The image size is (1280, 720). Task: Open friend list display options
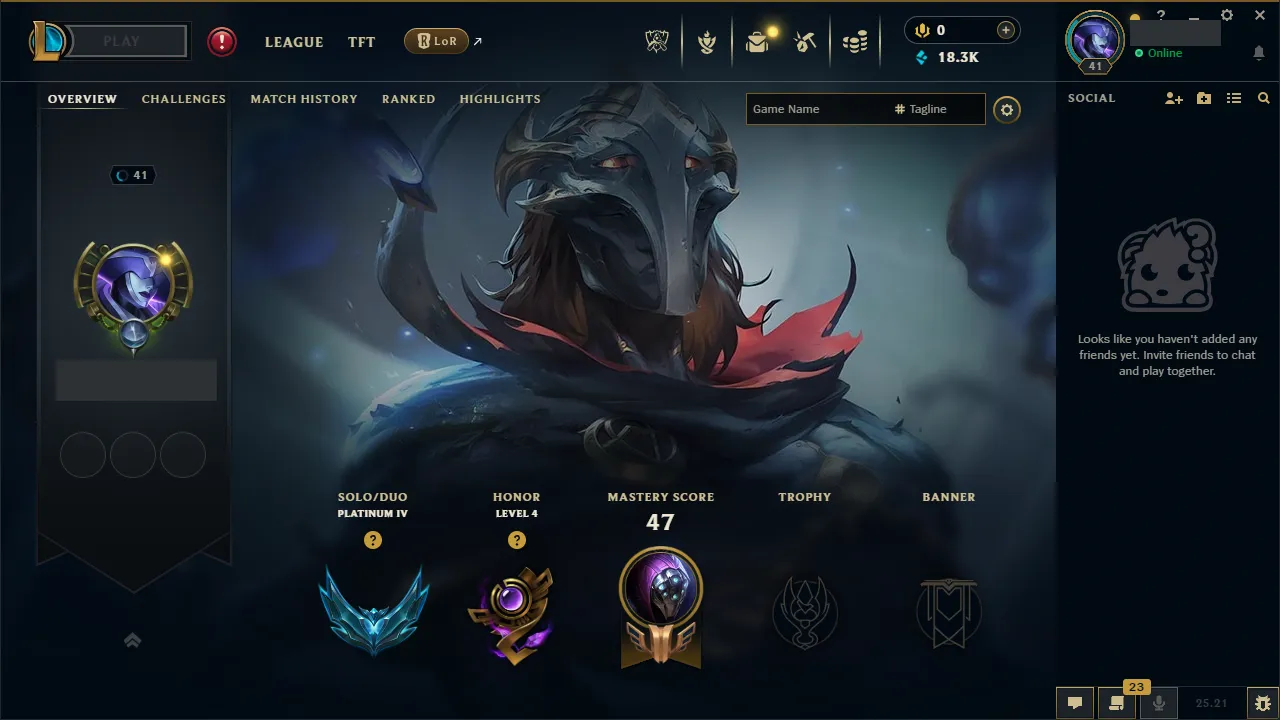(1233, 98)
